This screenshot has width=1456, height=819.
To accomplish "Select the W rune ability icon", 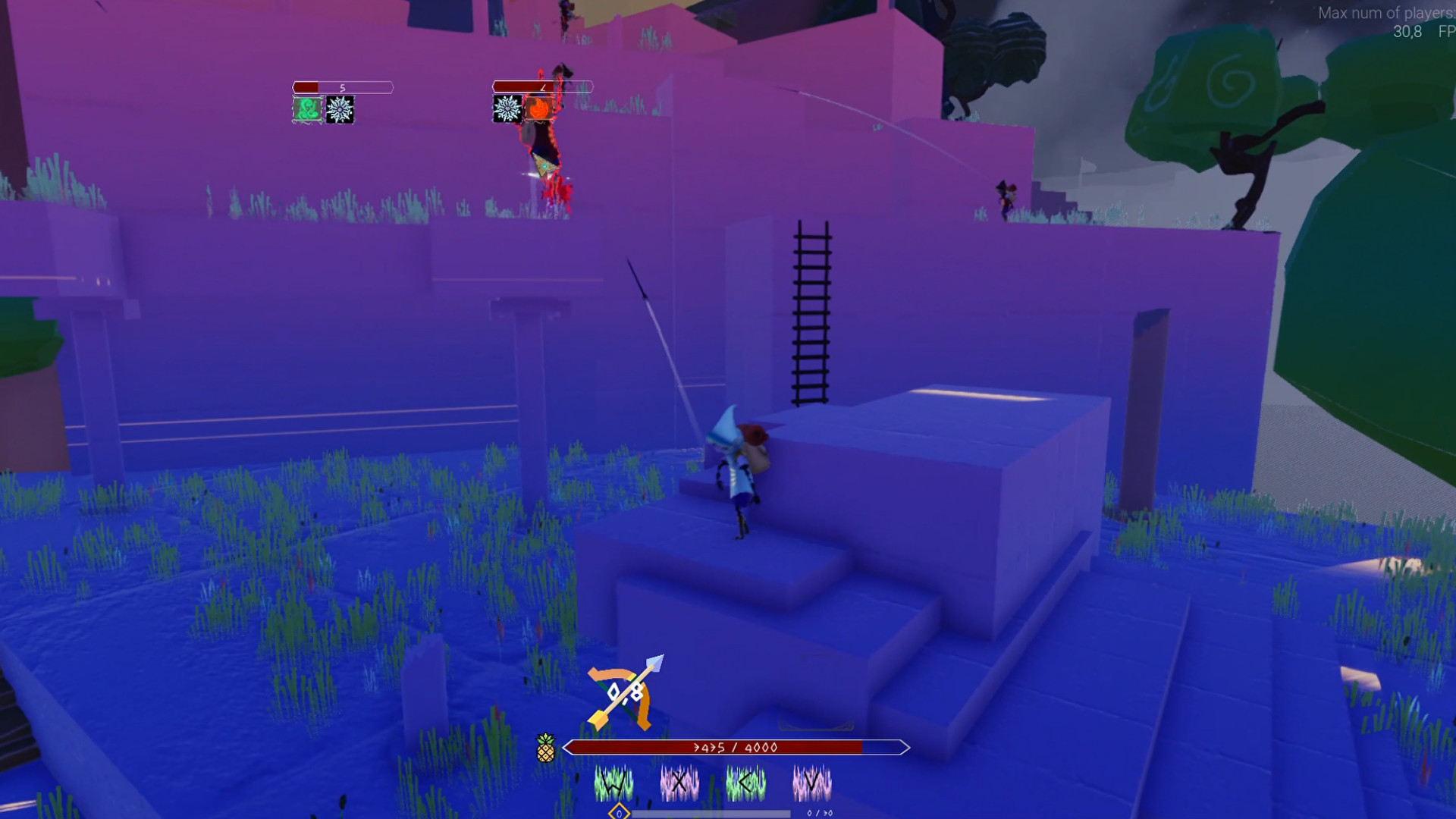I will (x=613, y=783).
